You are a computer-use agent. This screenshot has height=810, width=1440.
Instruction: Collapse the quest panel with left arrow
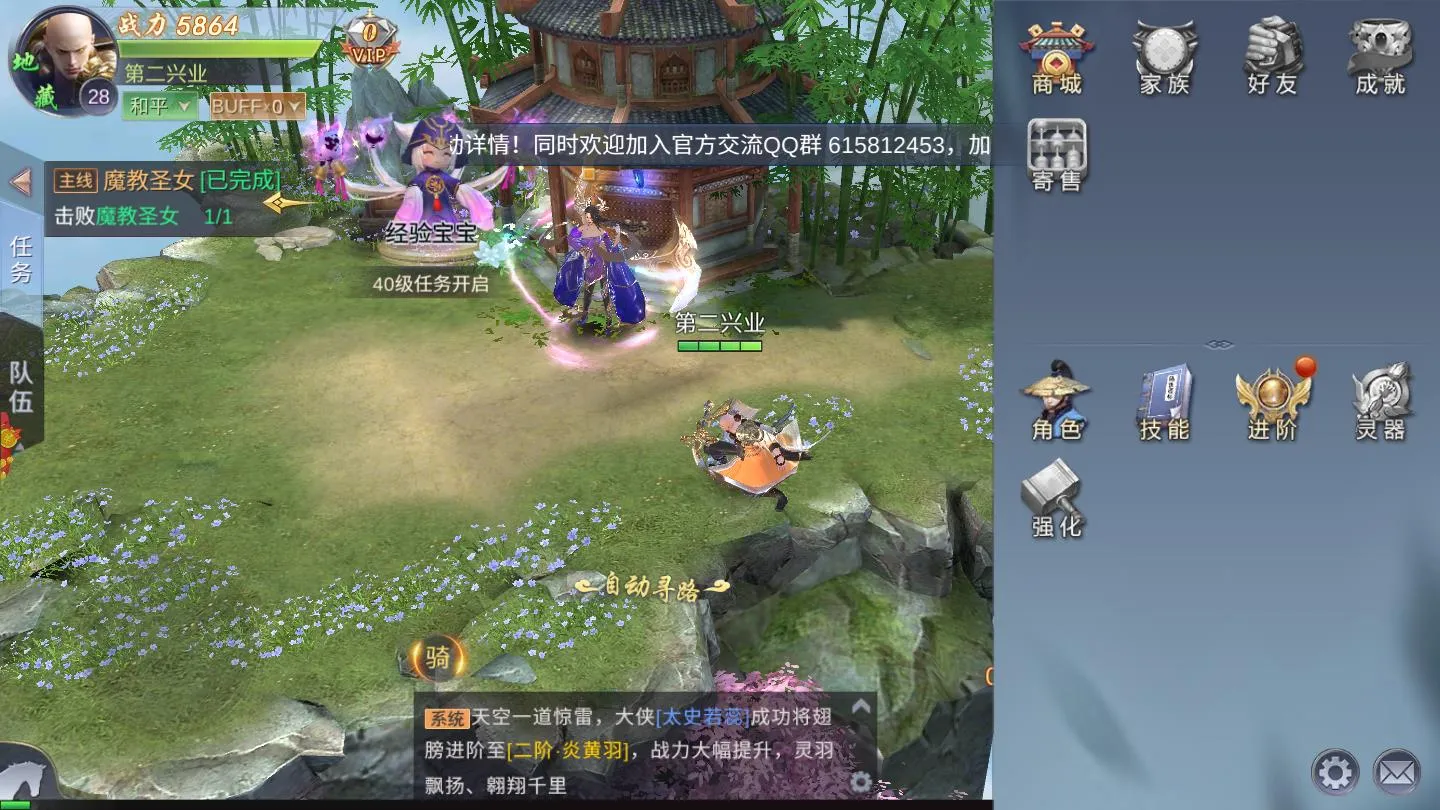(22, 182)
